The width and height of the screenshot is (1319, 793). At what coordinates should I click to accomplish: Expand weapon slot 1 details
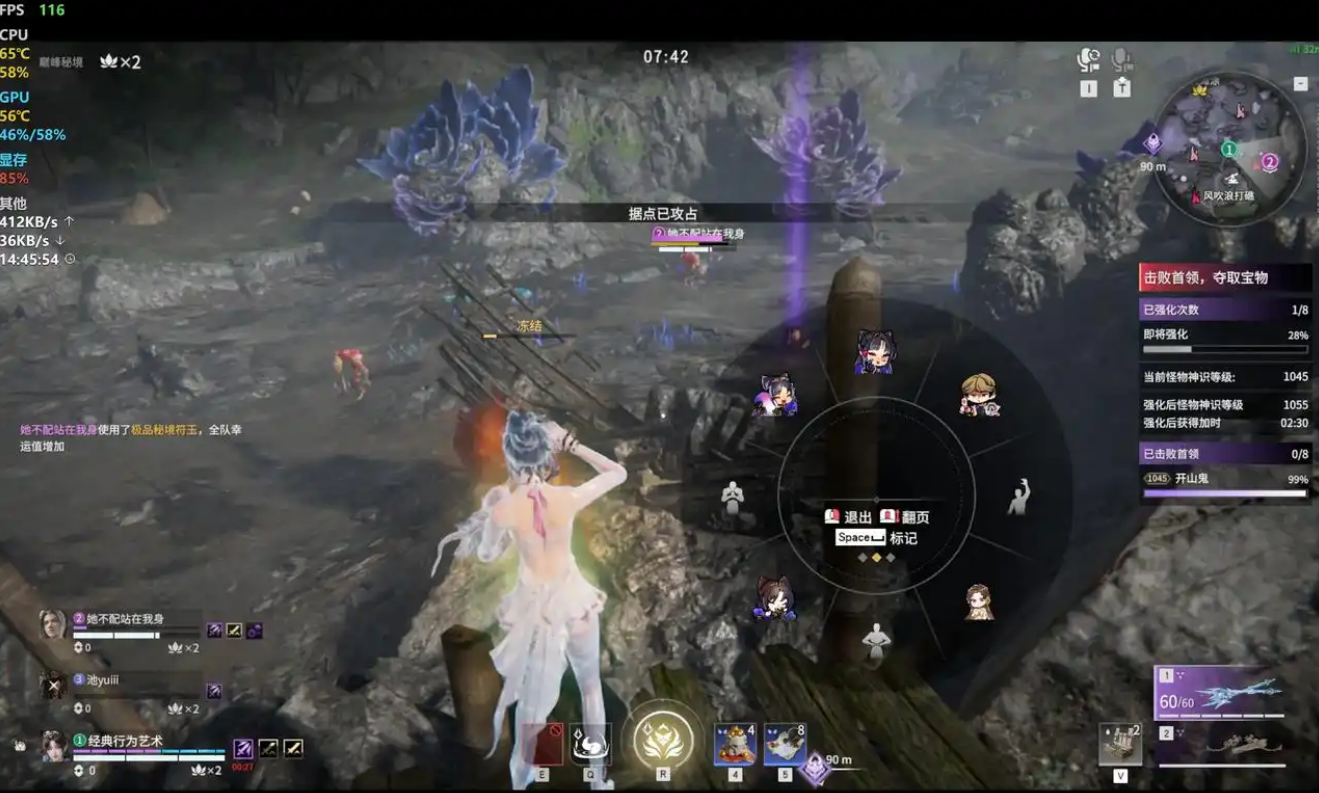tap(1166, 675)
